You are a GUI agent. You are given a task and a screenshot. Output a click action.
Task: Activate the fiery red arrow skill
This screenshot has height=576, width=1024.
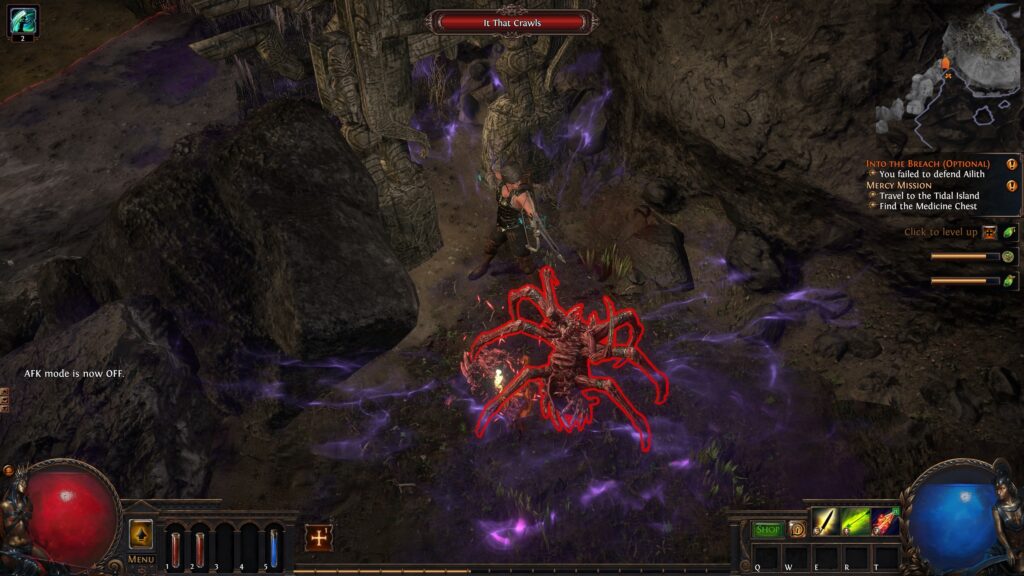click(885, 522)
